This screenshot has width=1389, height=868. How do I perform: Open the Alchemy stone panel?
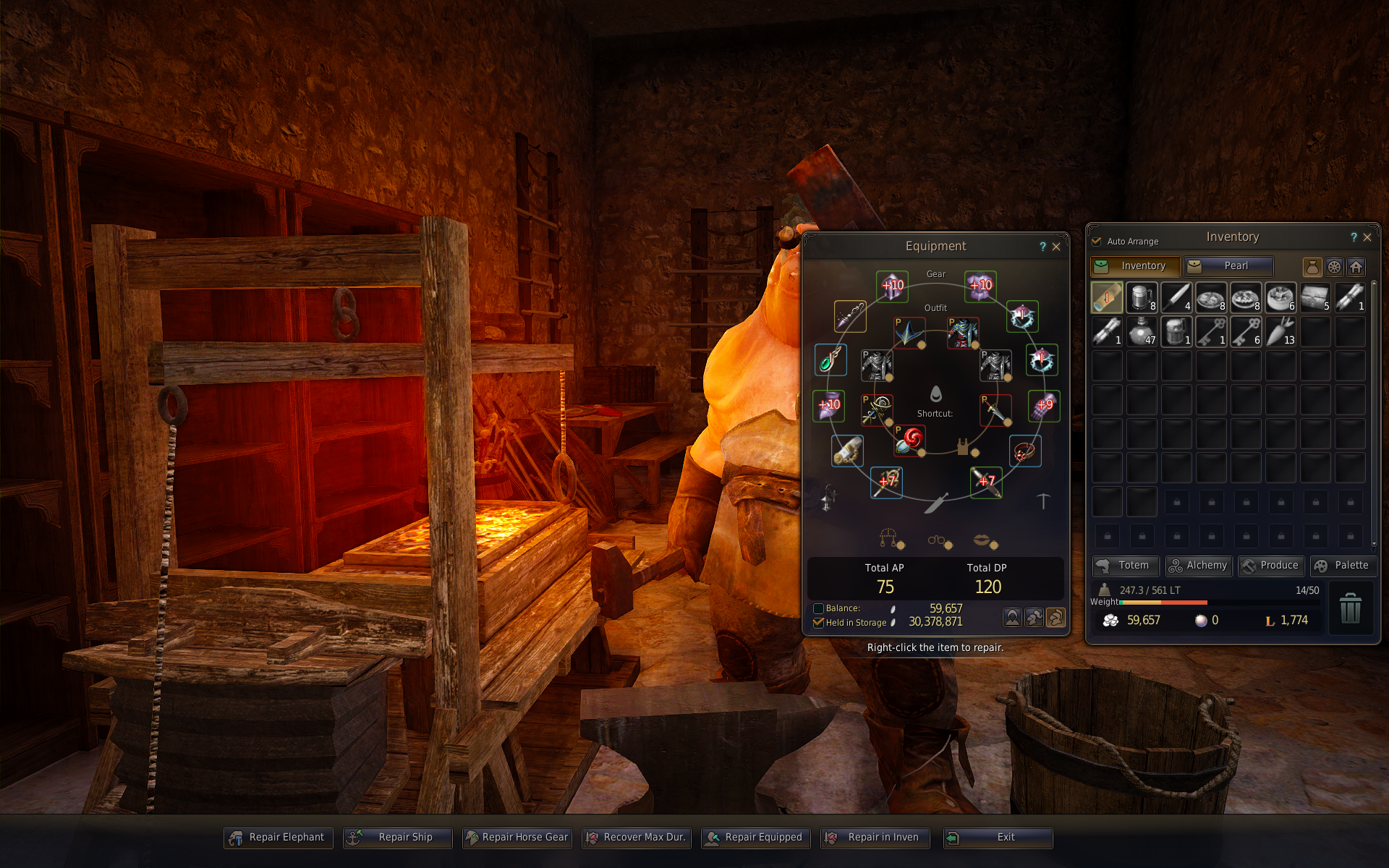tap(1199, 566)
